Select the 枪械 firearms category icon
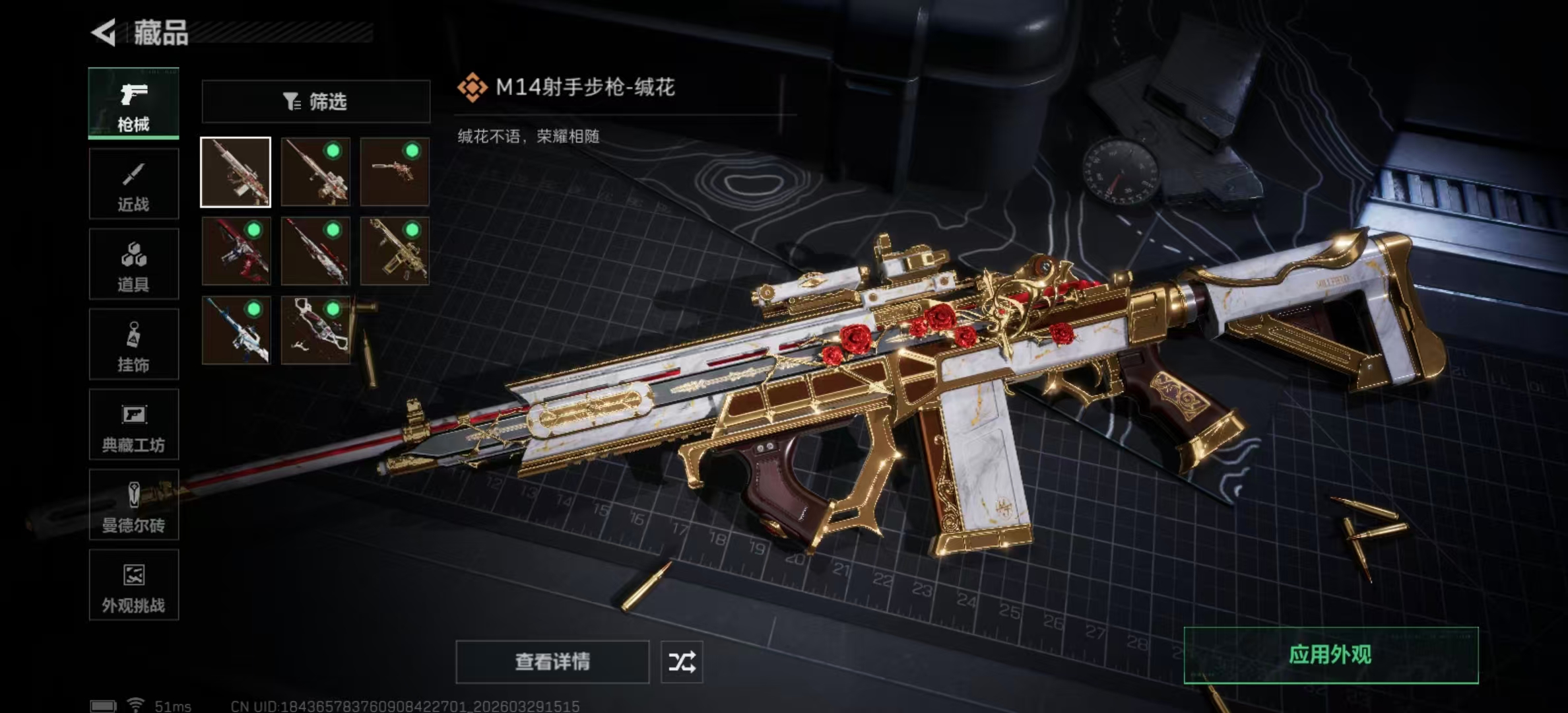This screenshot has width=1568, height=713. (133, 102)
